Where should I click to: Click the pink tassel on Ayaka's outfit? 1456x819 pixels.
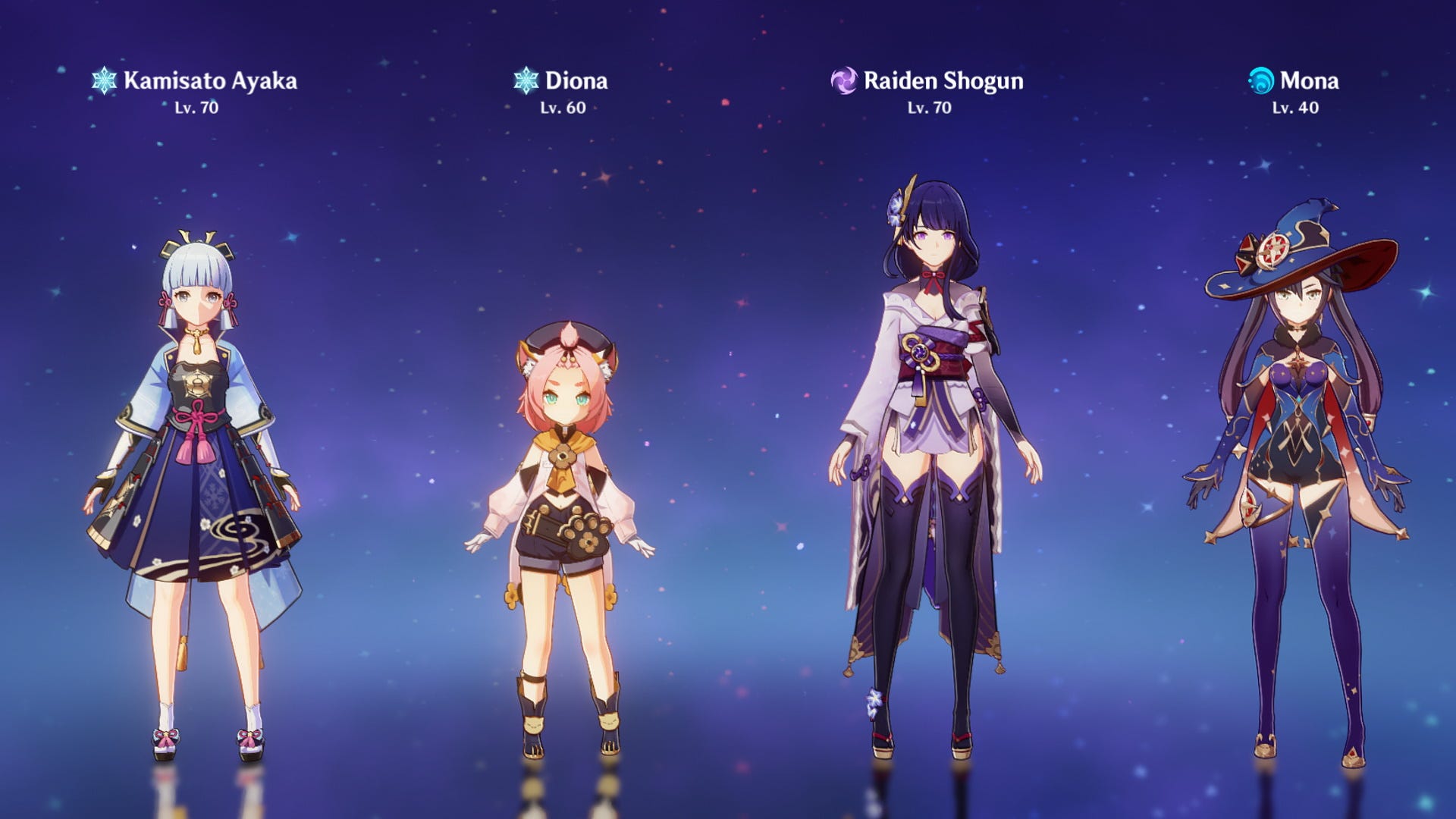(x=197, y=440)
